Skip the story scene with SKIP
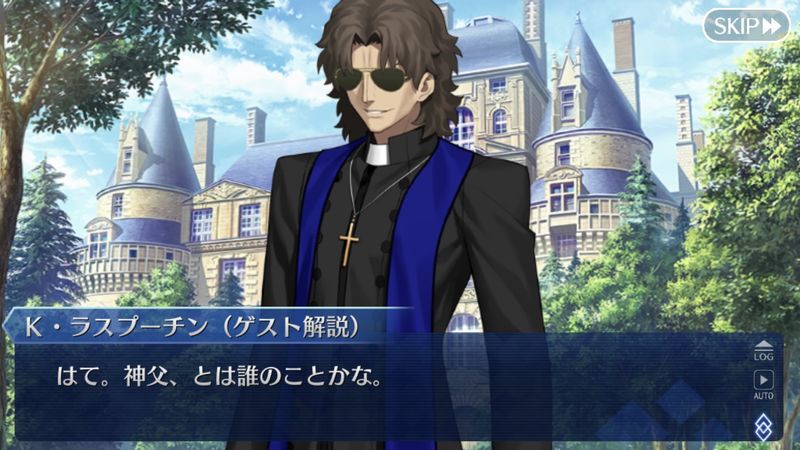This screenshot has height=450, width=800. tap(745, 25)
